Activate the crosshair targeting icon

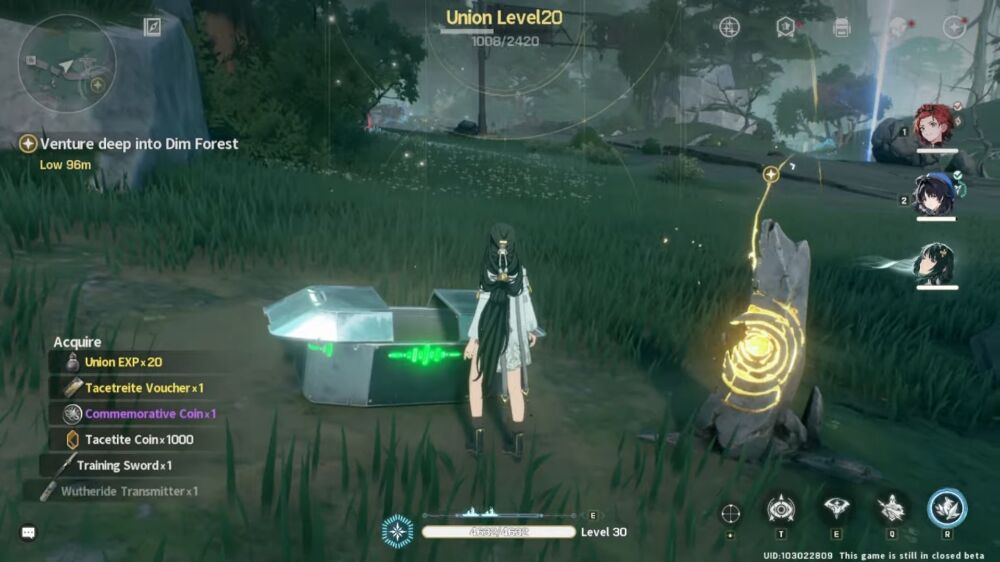(x=731, y=512)
